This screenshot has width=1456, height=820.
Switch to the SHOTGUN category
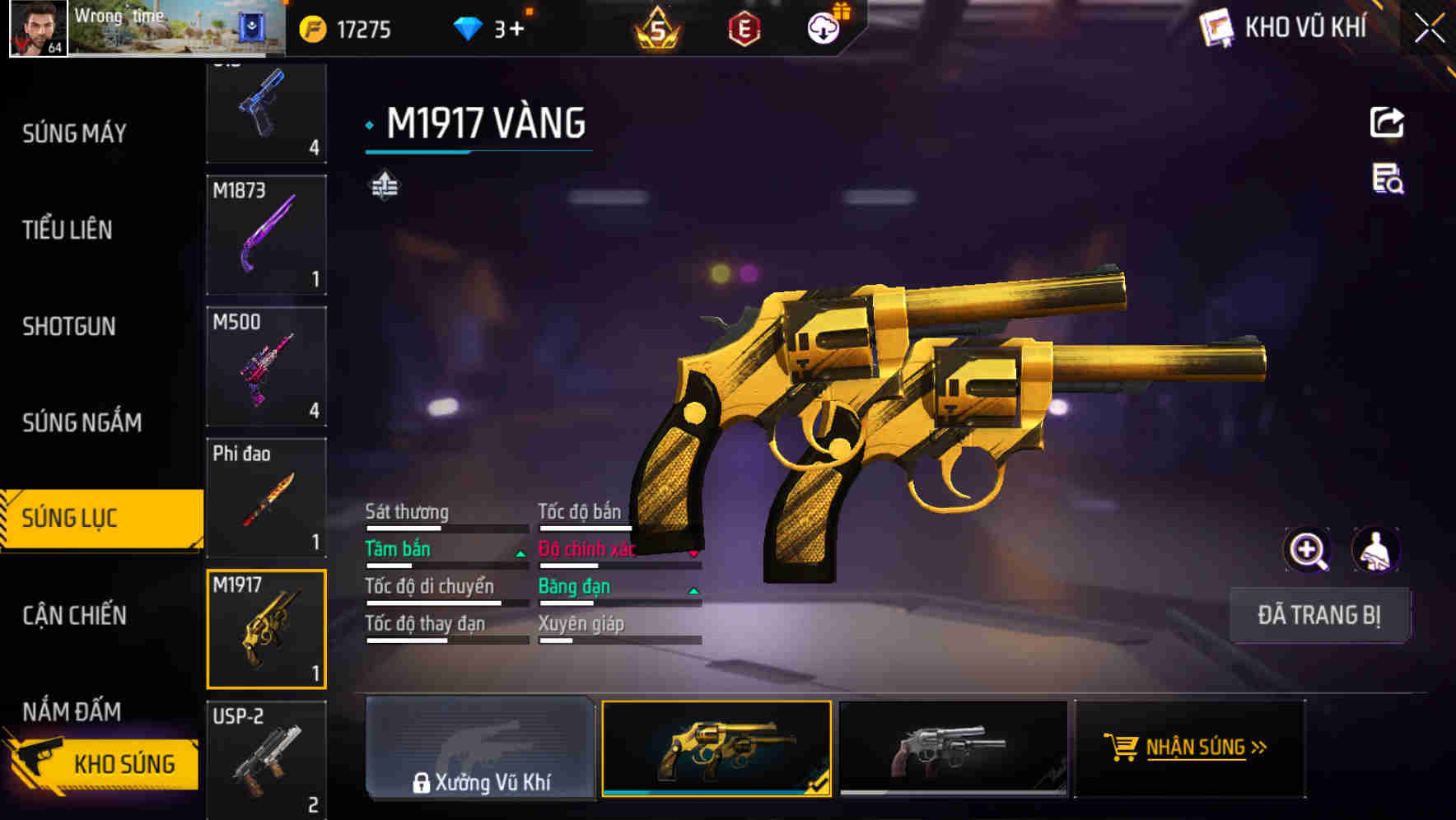68,326
